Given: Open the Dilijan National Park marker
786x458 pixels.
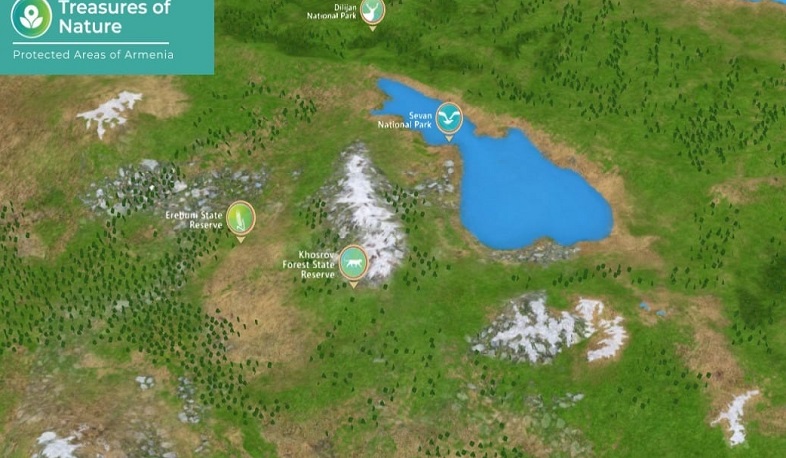Looking at the screenshot, I should tap(372, 11).
